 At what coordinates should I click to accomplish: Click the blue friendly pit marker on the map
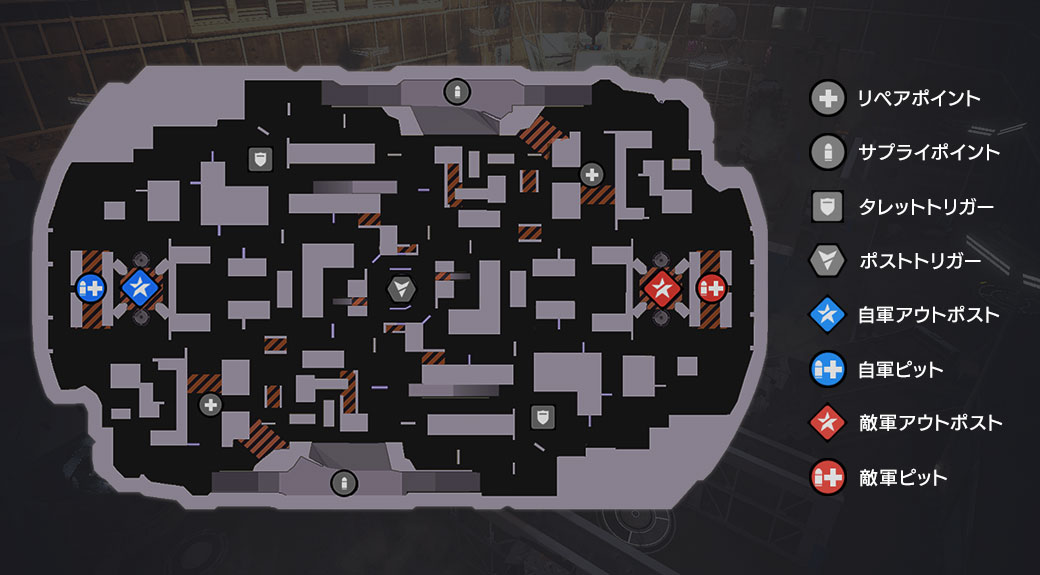click(91, 289)
